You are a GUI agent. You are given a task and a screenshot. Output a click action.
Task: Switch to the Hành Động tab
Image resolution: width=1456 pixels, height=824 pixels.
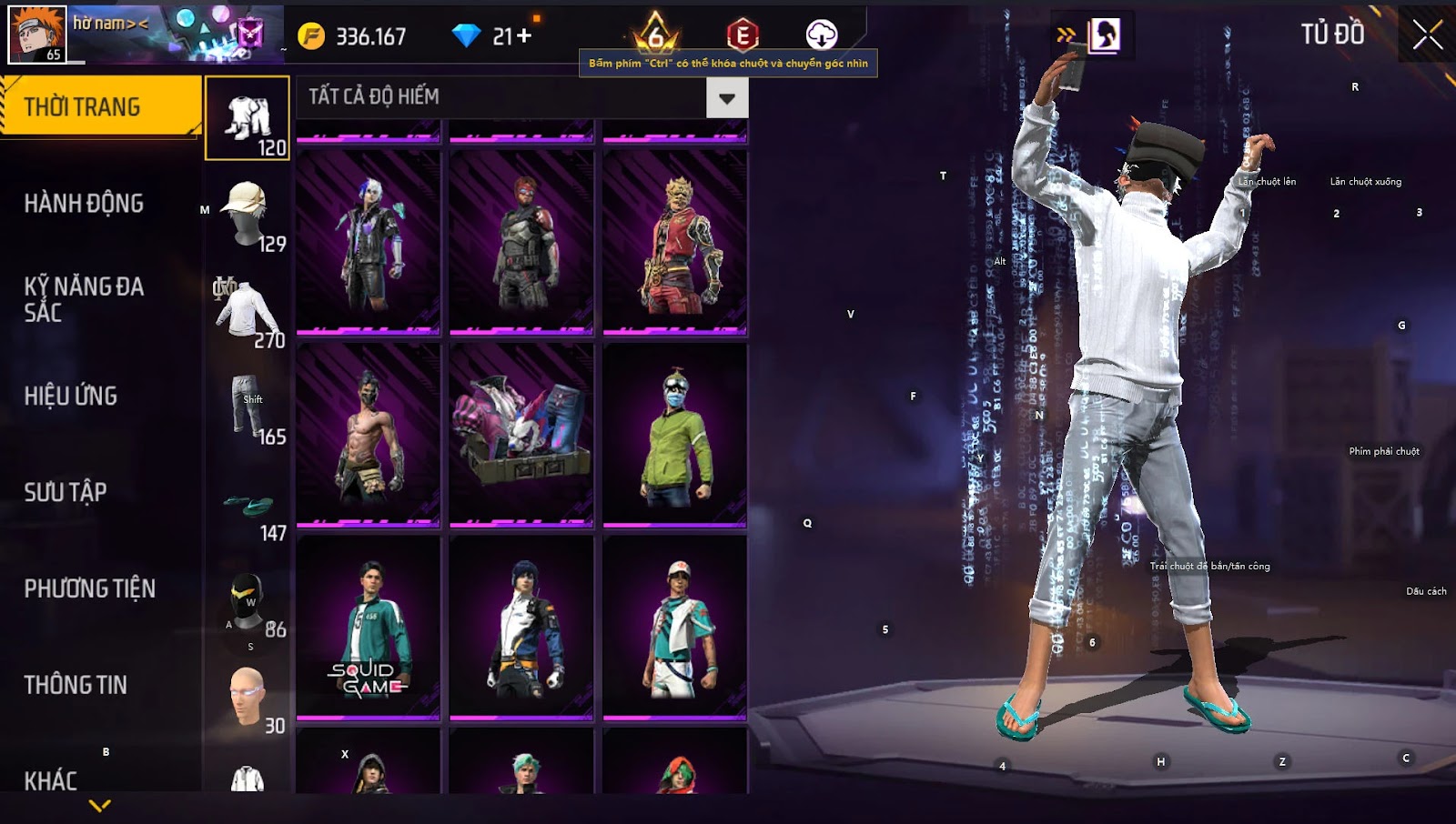point(84,203)
